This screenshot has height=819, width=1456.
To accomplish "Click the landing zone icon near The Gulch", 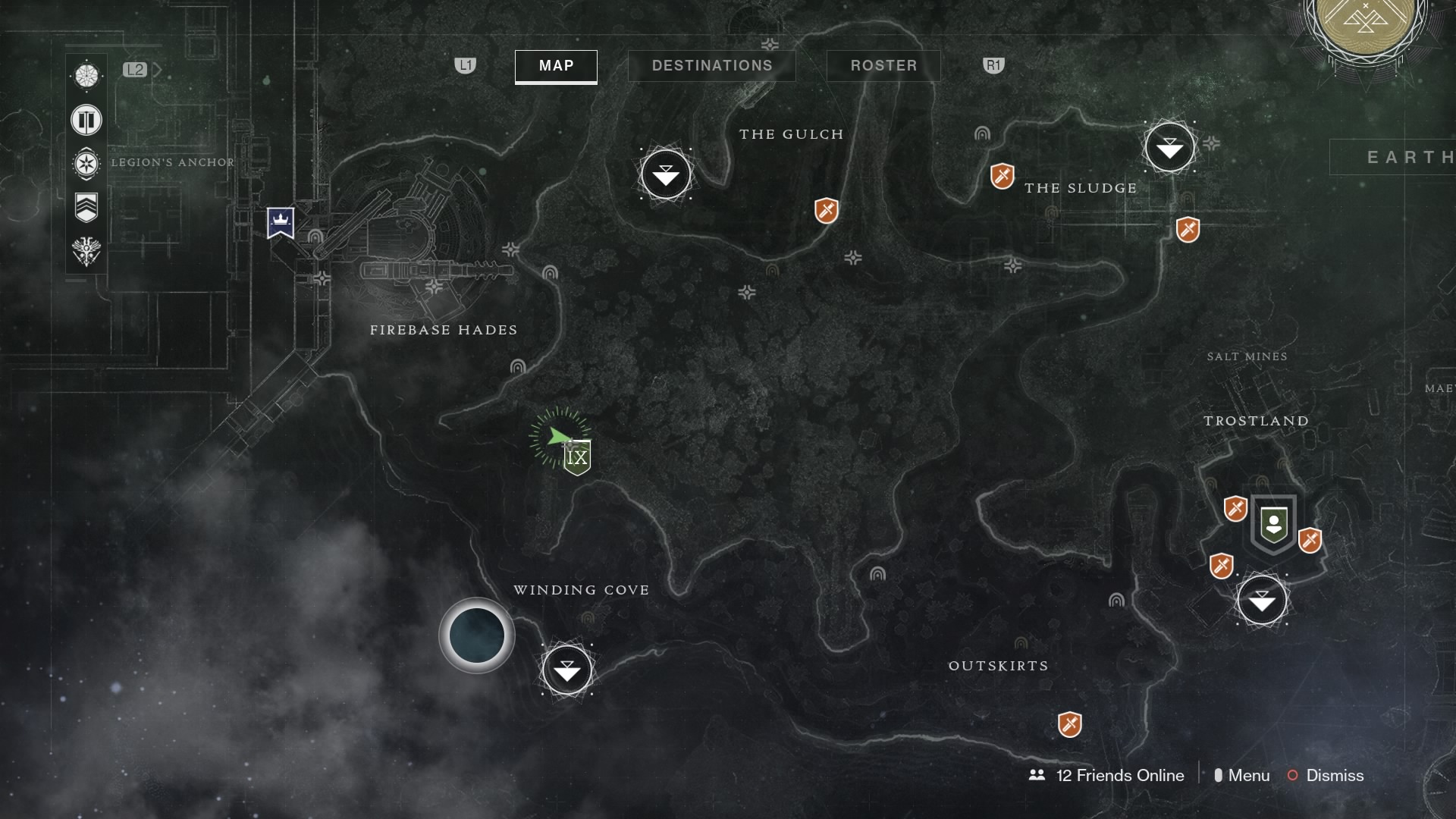I will click(665, 174).
